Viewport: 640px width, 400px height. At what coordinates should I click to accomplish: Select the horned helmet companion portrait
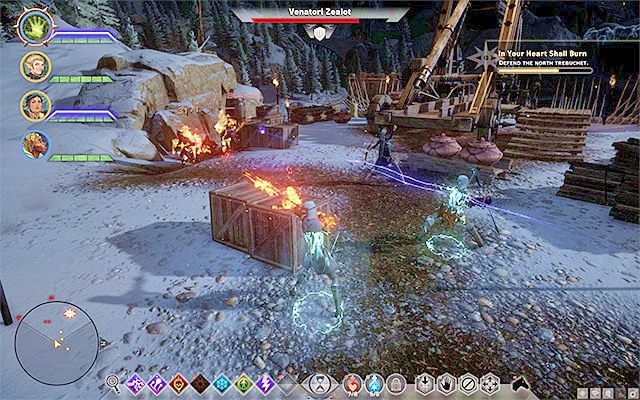34,144
